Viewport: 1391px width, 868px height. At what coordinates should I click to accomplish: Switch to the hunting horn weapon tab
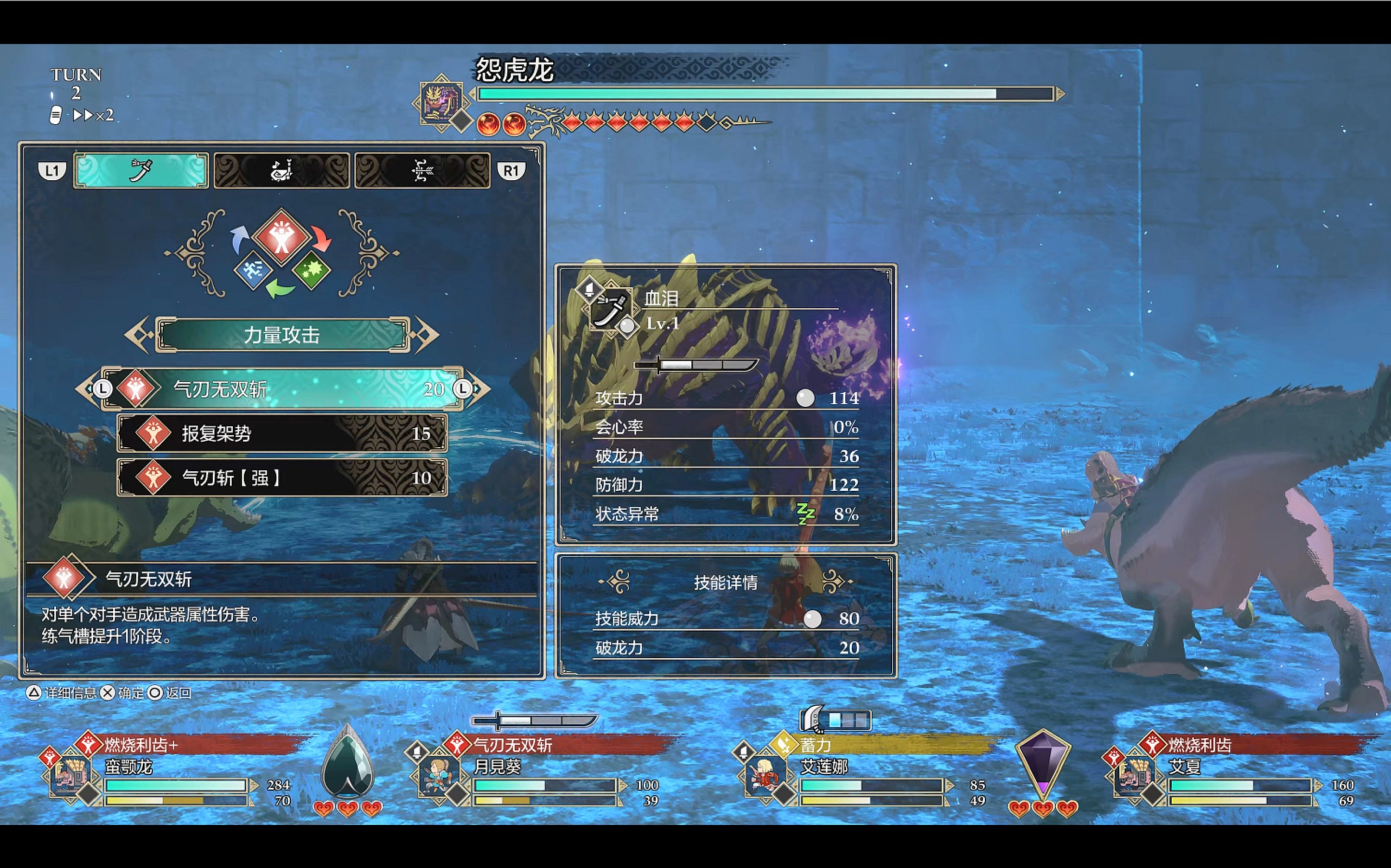tap(281, 171)
